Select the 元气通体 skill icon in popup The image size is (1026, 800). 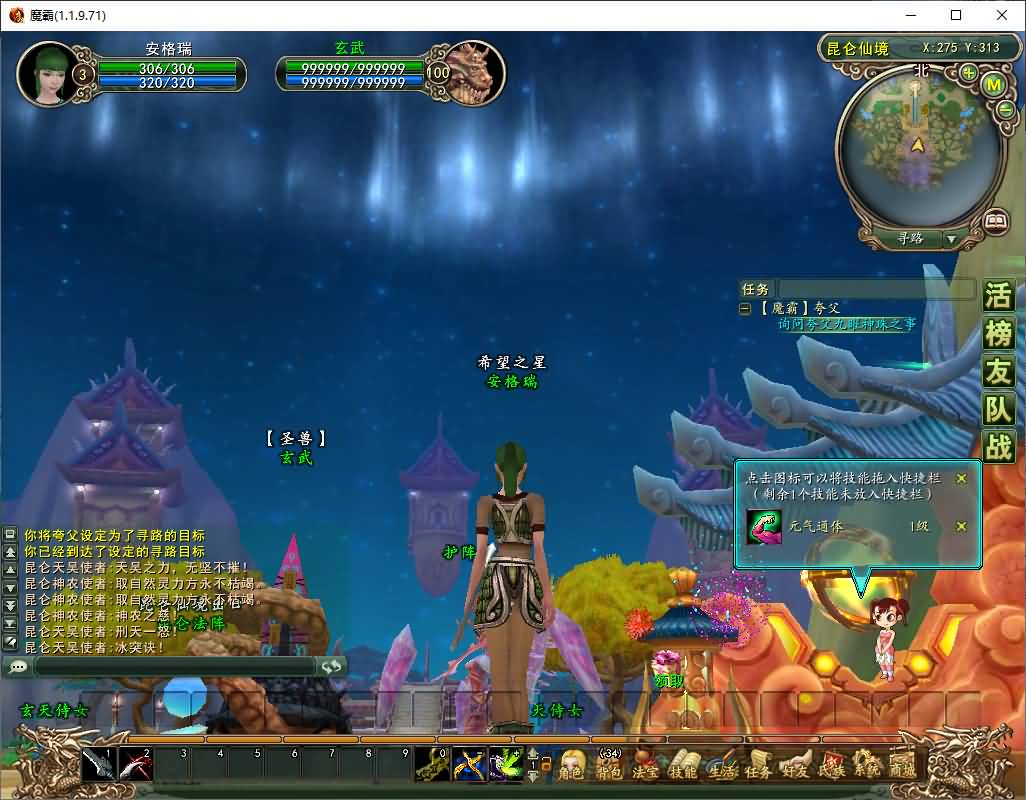point(764,527)
